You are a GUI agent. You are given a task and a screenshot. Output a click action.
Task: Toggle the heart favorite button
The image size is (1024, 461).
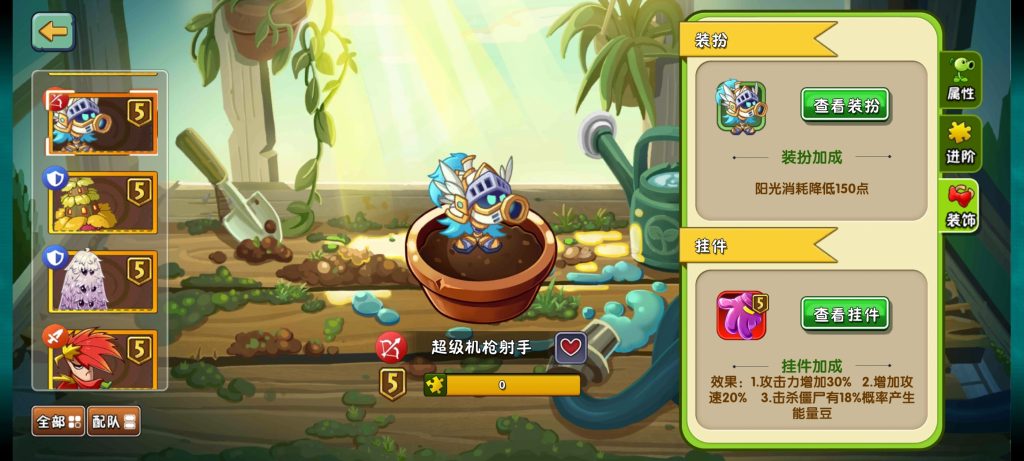coord(571,348)
